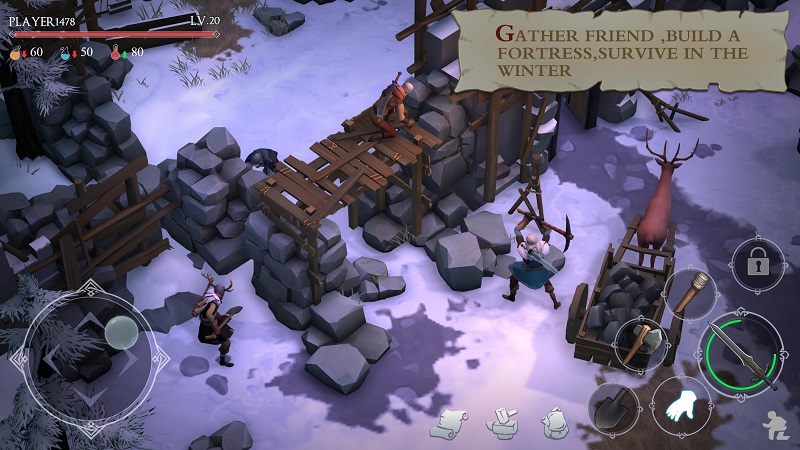This screenshot has width=800, height=450.
Task: Choose the shovel tool button
Action: click(x=614, y=407)
